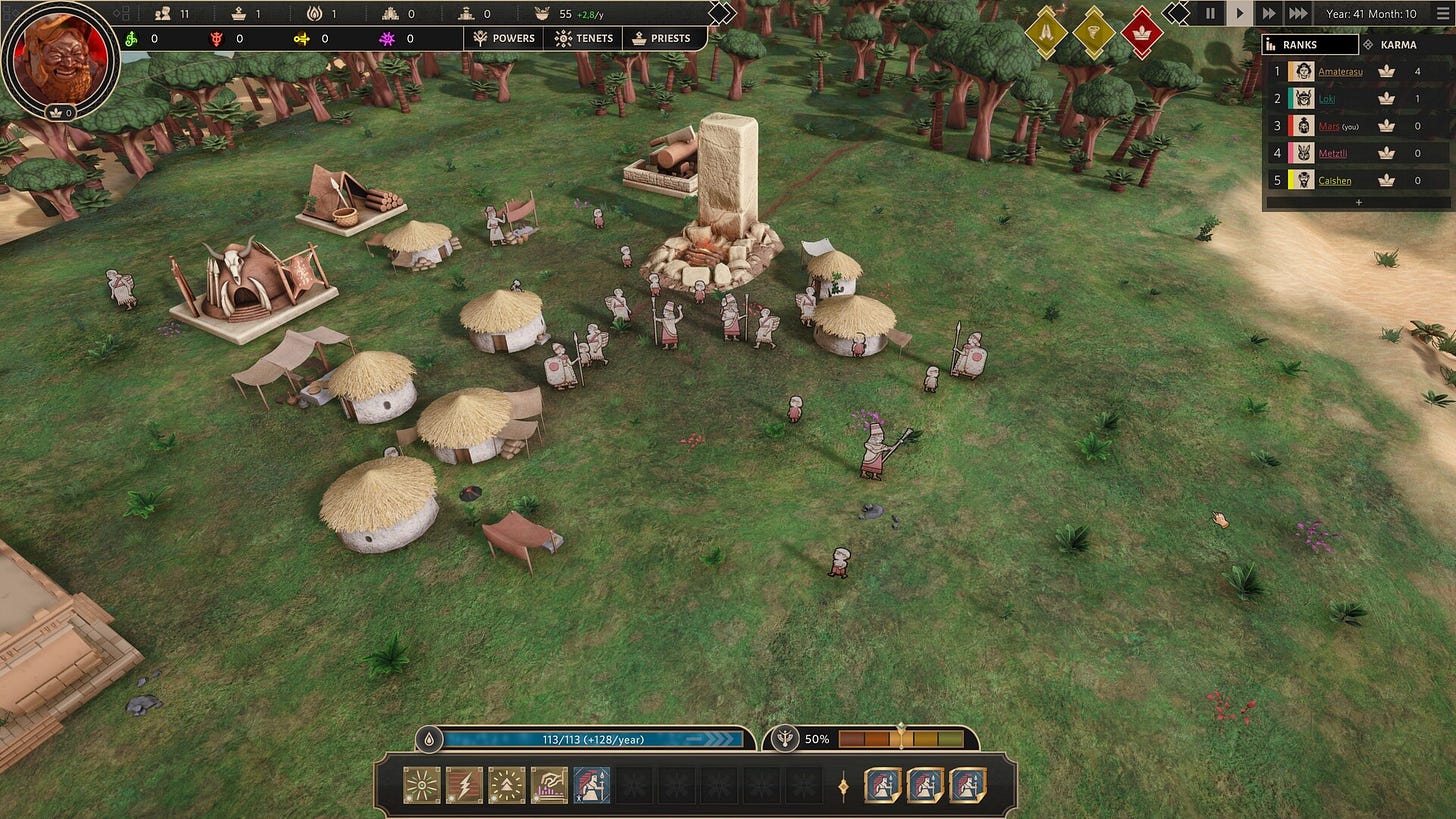Switch to the Karma tab
The image size is (1456, 819).
coord(1398,45)
